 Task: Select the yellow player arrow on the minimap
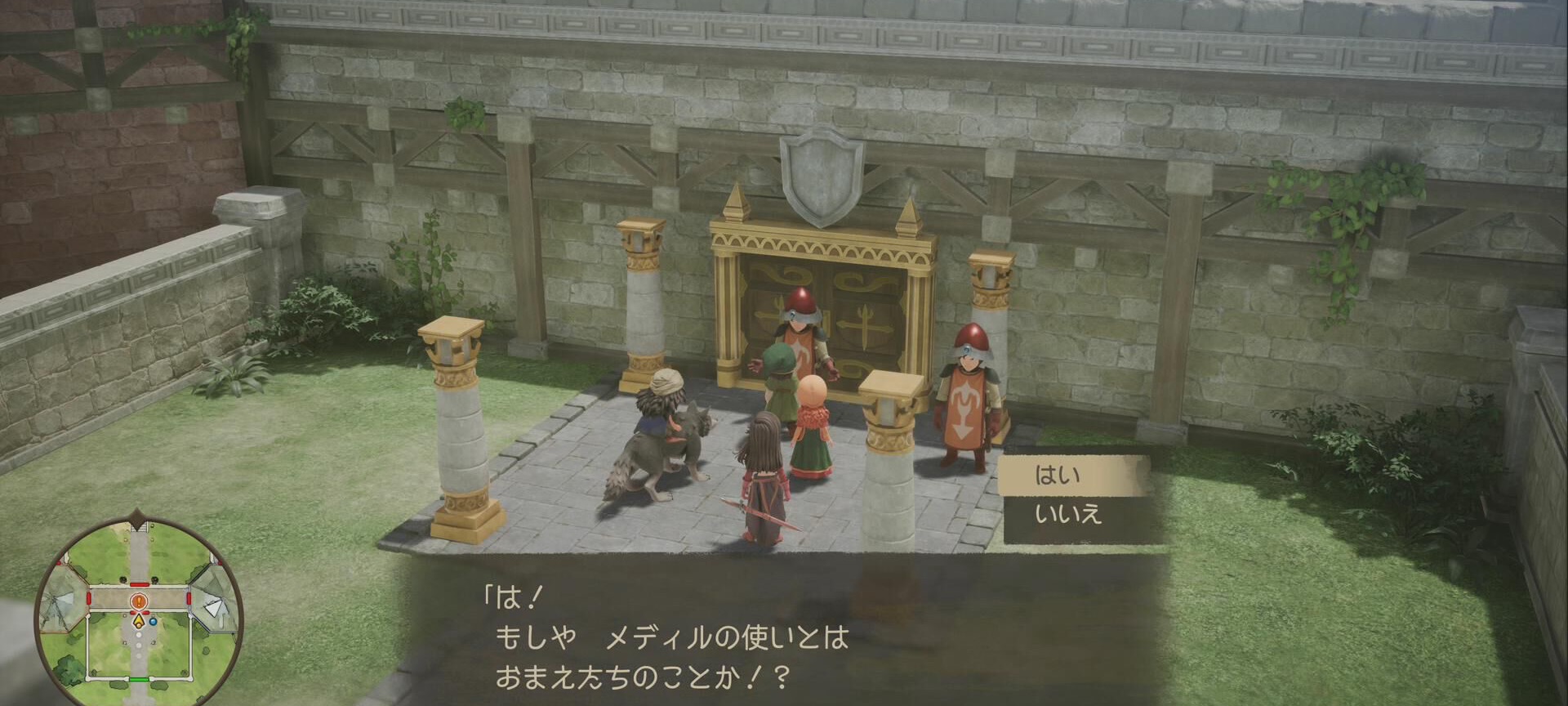139,620
